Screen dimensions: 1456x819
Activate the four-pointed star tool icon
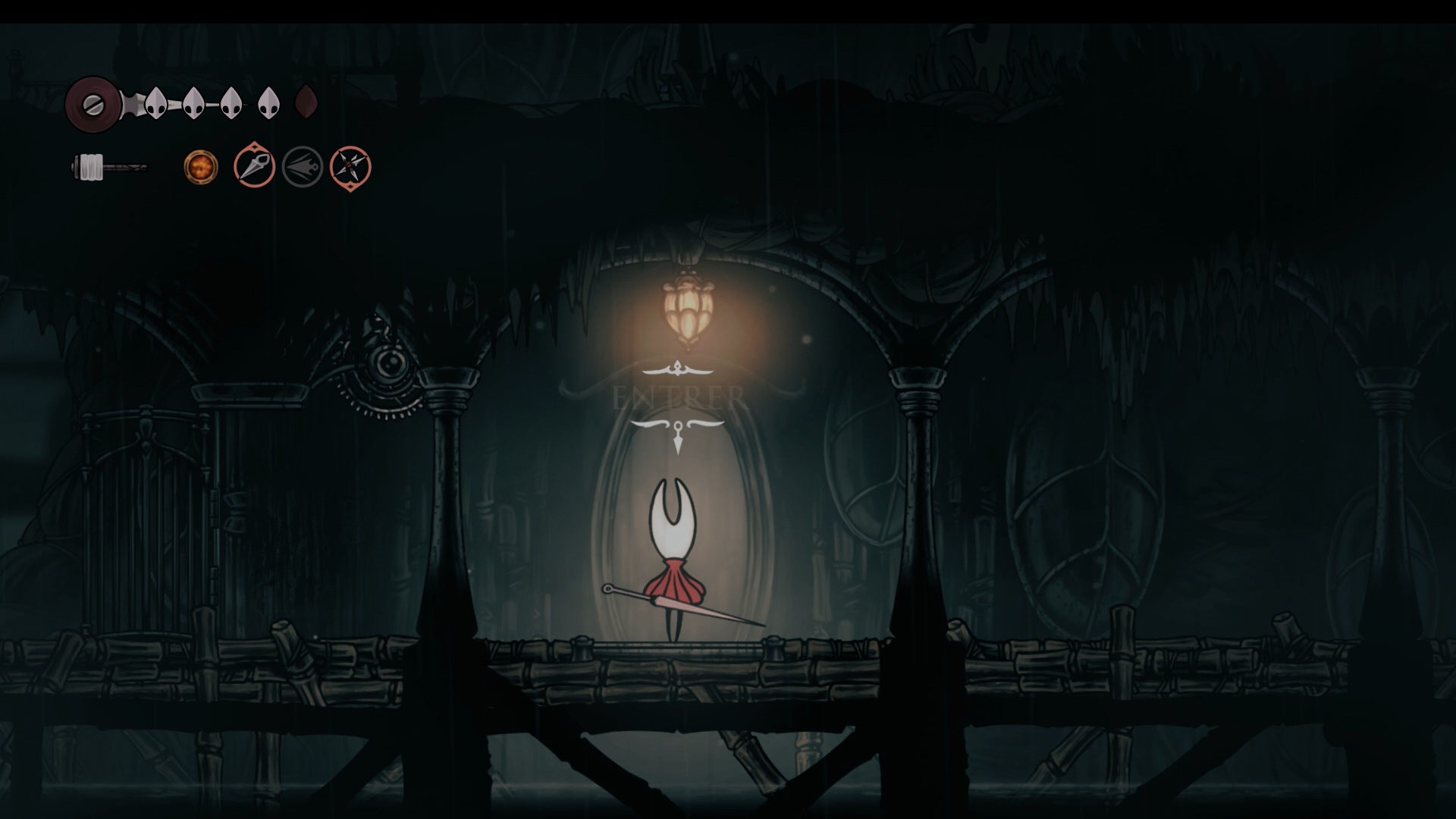click(350, 168)
